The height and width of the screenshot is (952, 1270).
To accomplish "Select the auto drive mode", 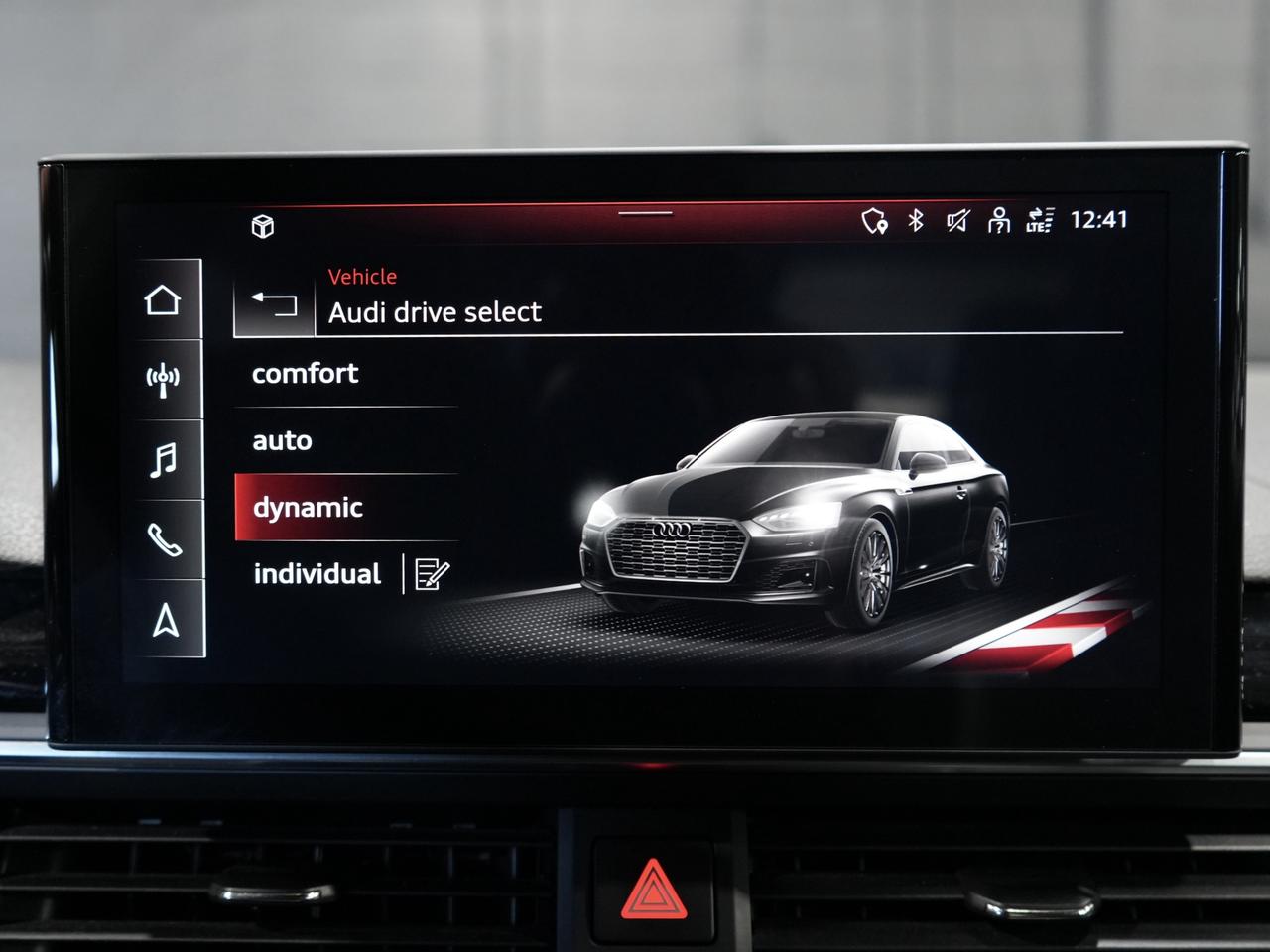I will point(283,440).
